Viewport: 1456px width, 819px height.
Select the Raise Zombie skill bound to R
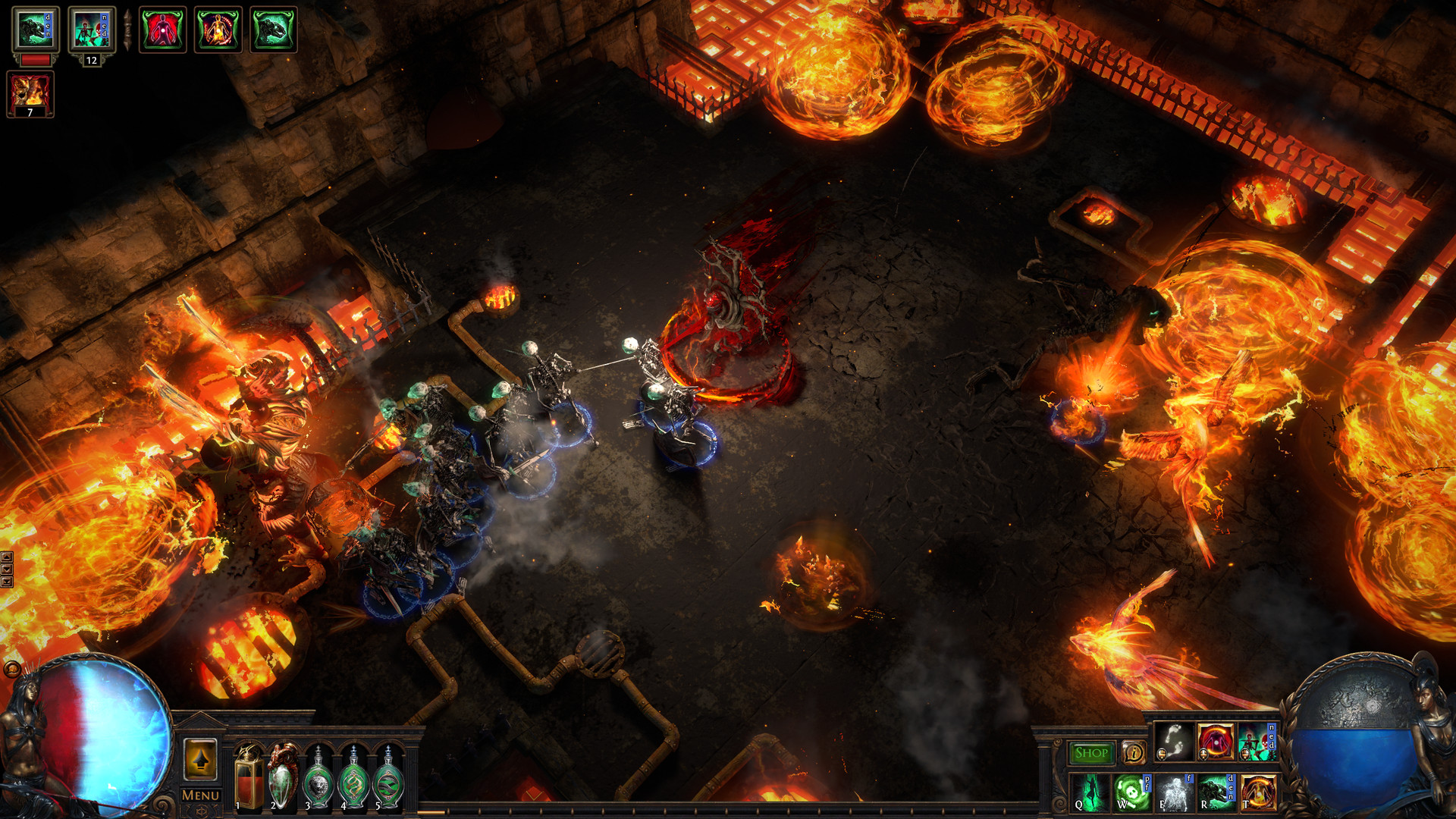point(1216,794)
